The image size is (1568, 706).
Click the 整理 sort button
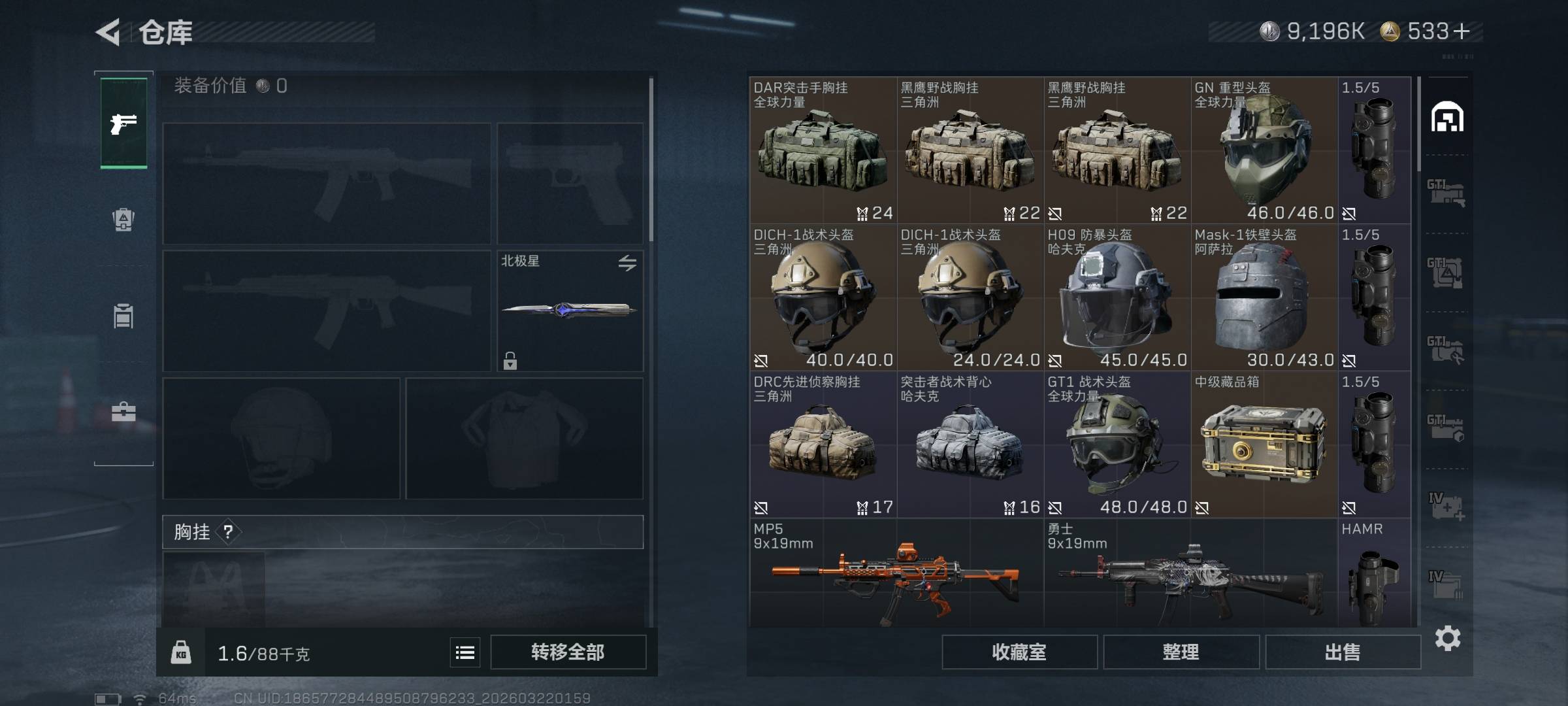[x=1181, y=652]
